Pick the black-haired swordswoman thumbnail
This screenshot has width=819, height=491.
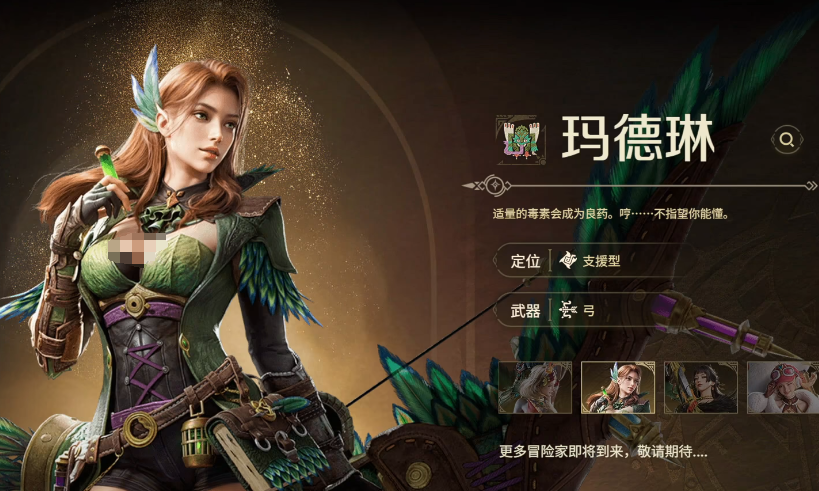[x=700, y=387]
